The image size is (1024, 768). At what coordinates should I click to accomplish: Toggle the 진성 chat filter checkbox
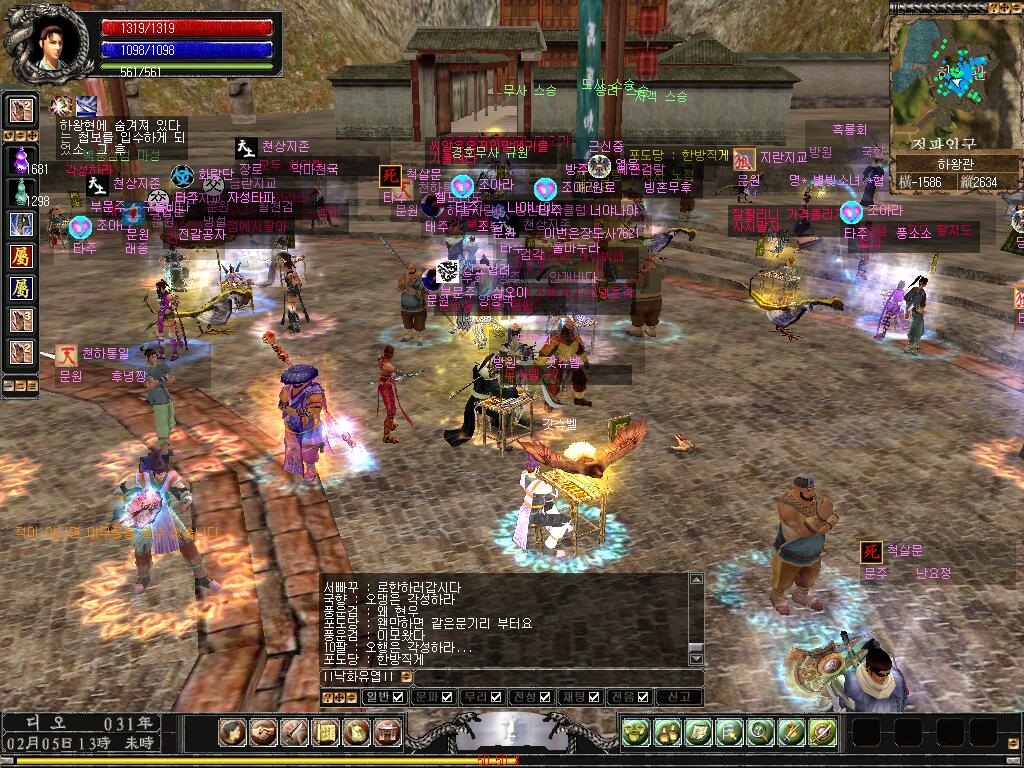click(x=545, y=697)
